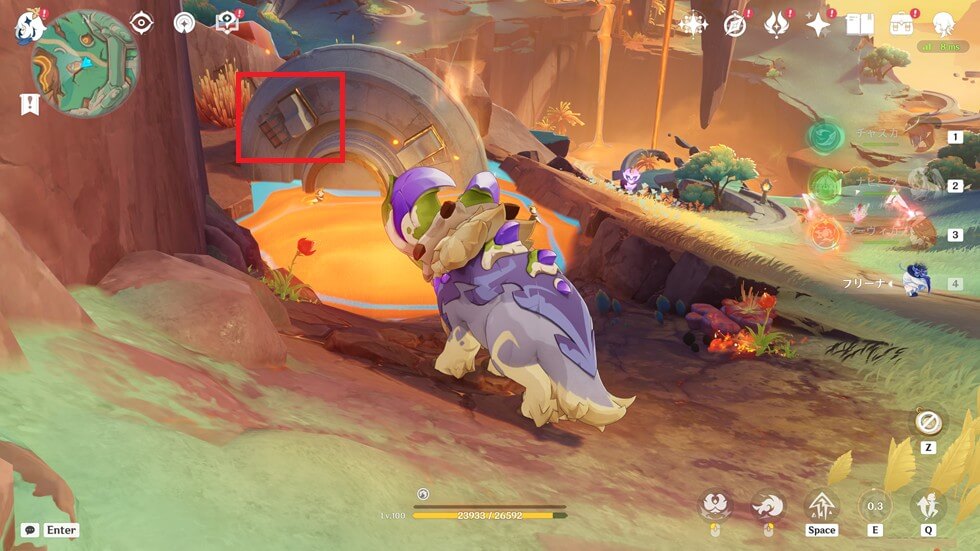This screenshot has height=551, width=980.
Task: Use the saurian bite attack icon
Action: click(x=715, y=505)
